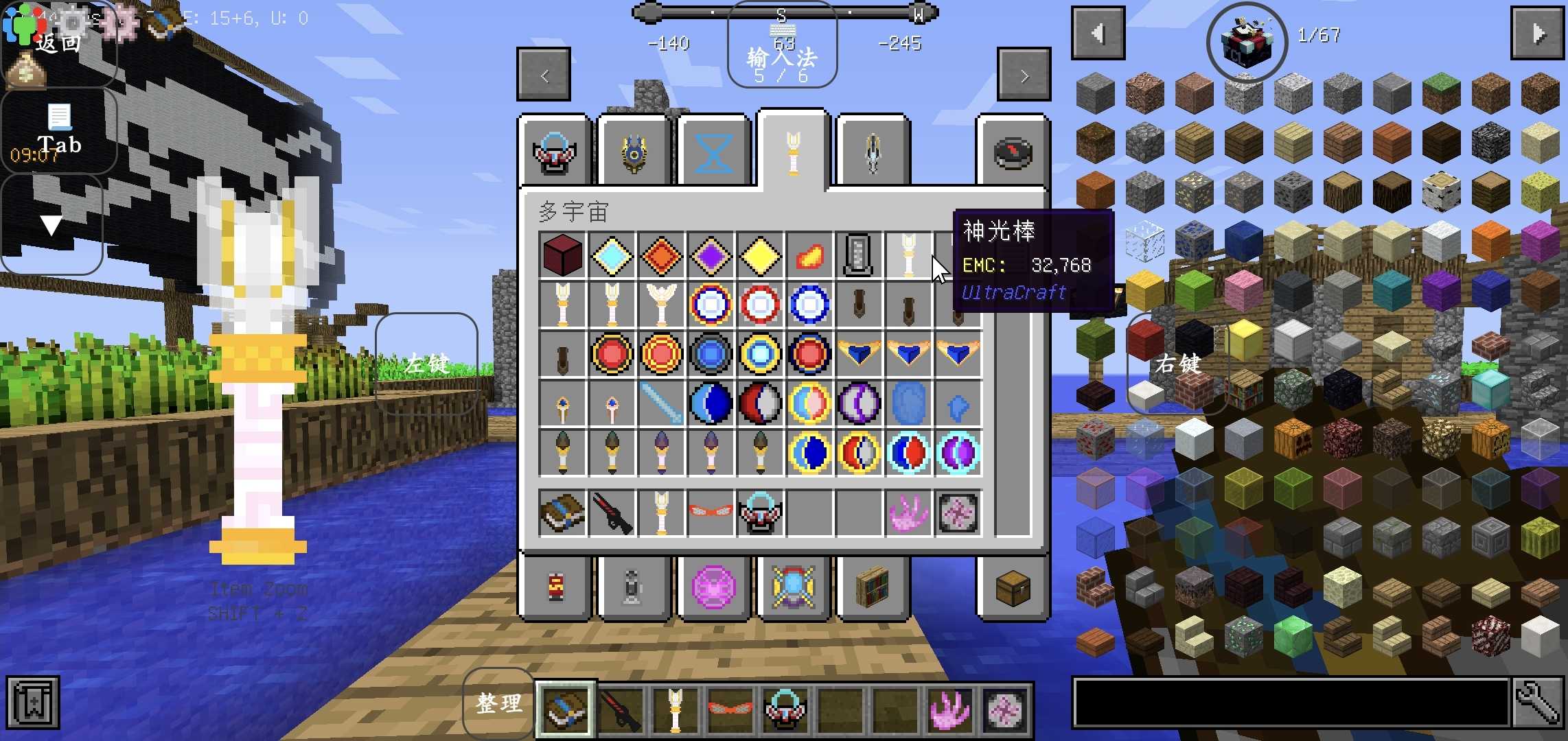The width and height of the screenshot is (1568, 741).
Task: Show the previous item list page
Action: [x=1098, y=33]
